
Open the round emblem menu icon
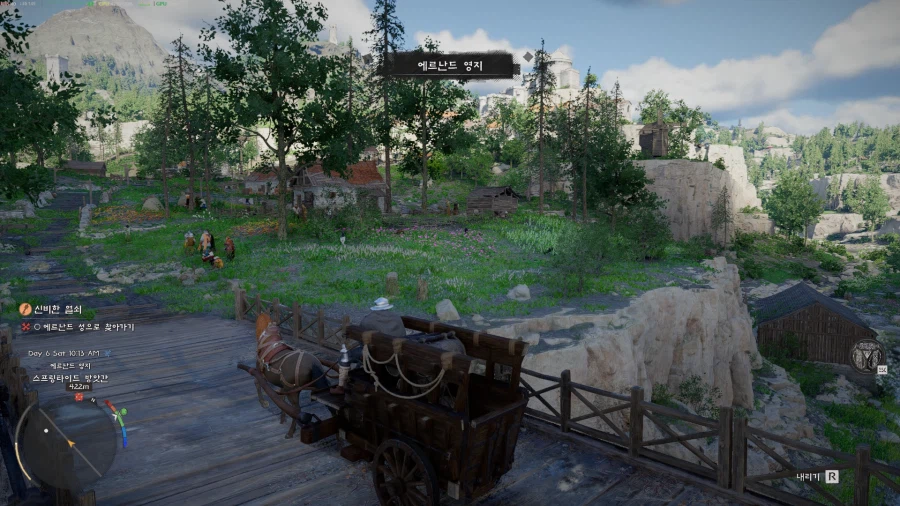(x=867, y=356)
